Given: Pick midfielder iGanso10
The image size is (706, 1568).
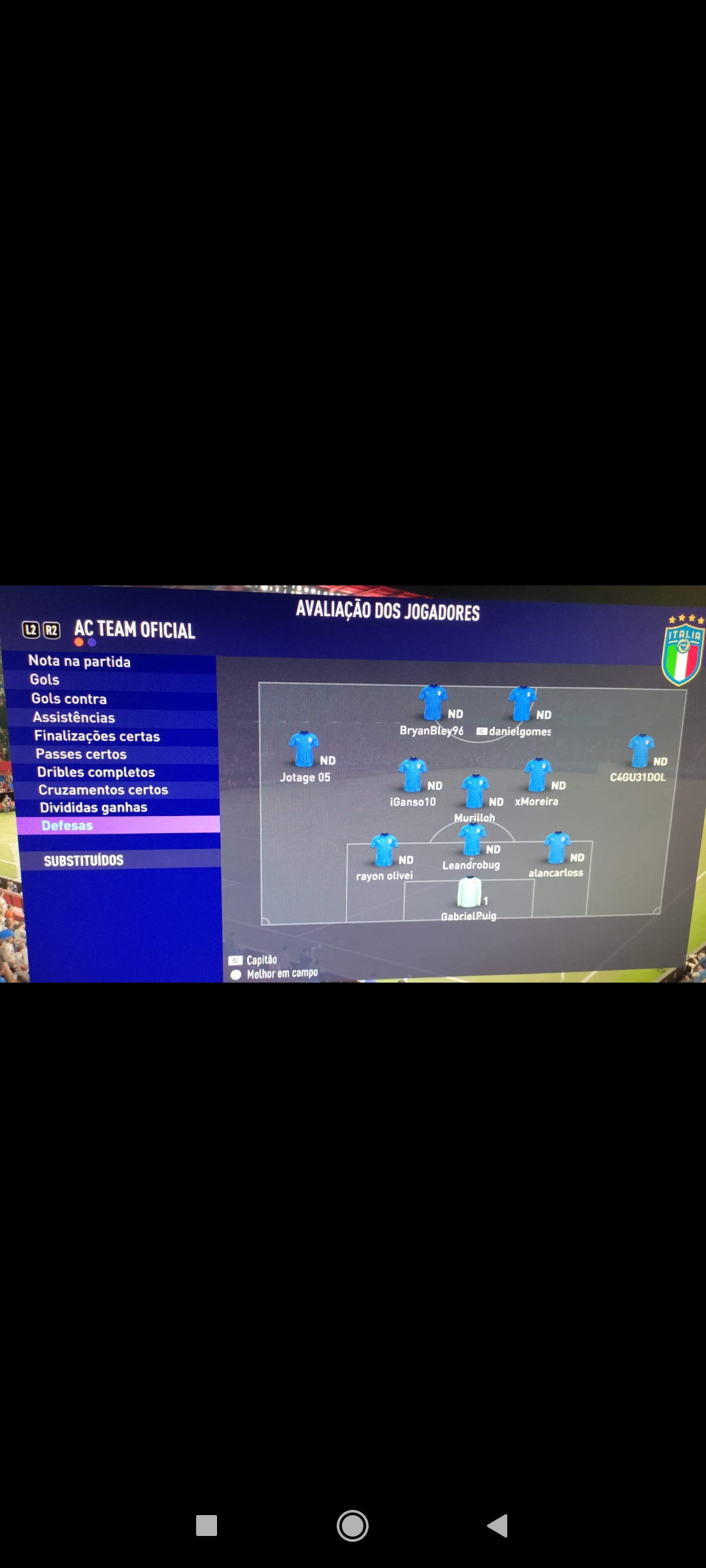Looking at the screenshot, I should tap(413, 776).
